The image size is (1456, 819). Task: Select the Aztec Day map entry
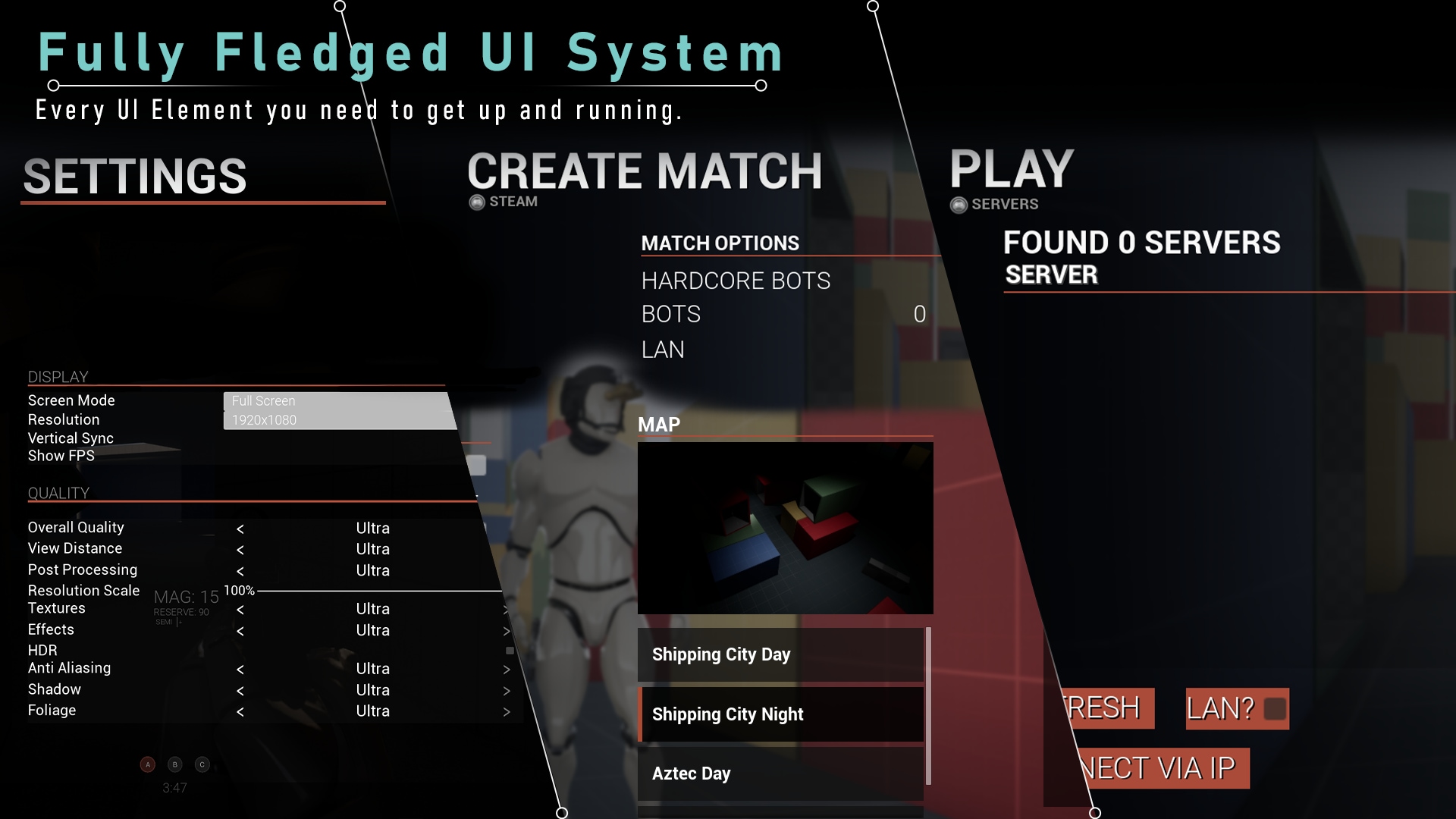782,773
